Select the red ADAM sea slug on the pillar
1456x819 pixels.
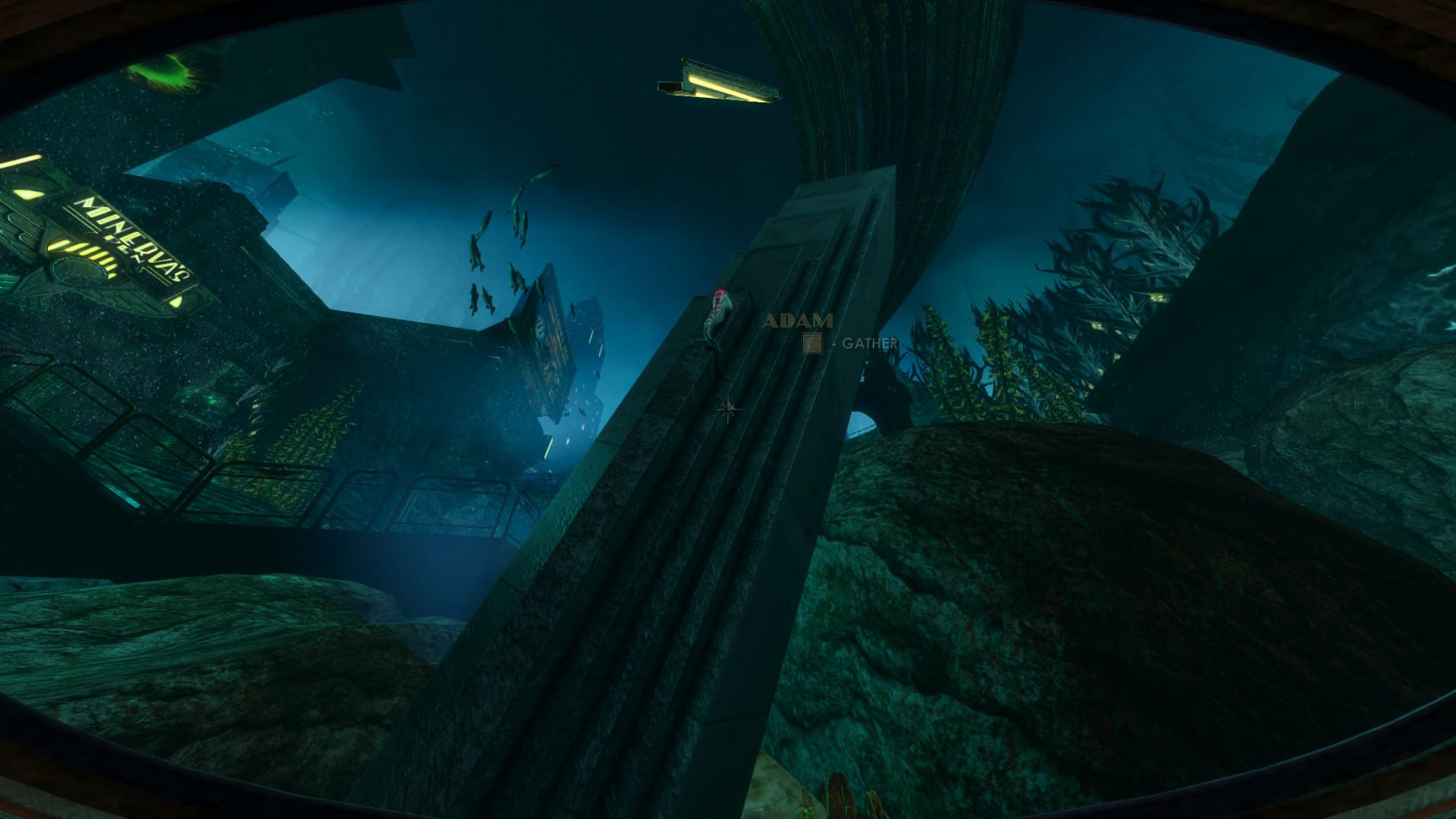click(x=719, y=303)
